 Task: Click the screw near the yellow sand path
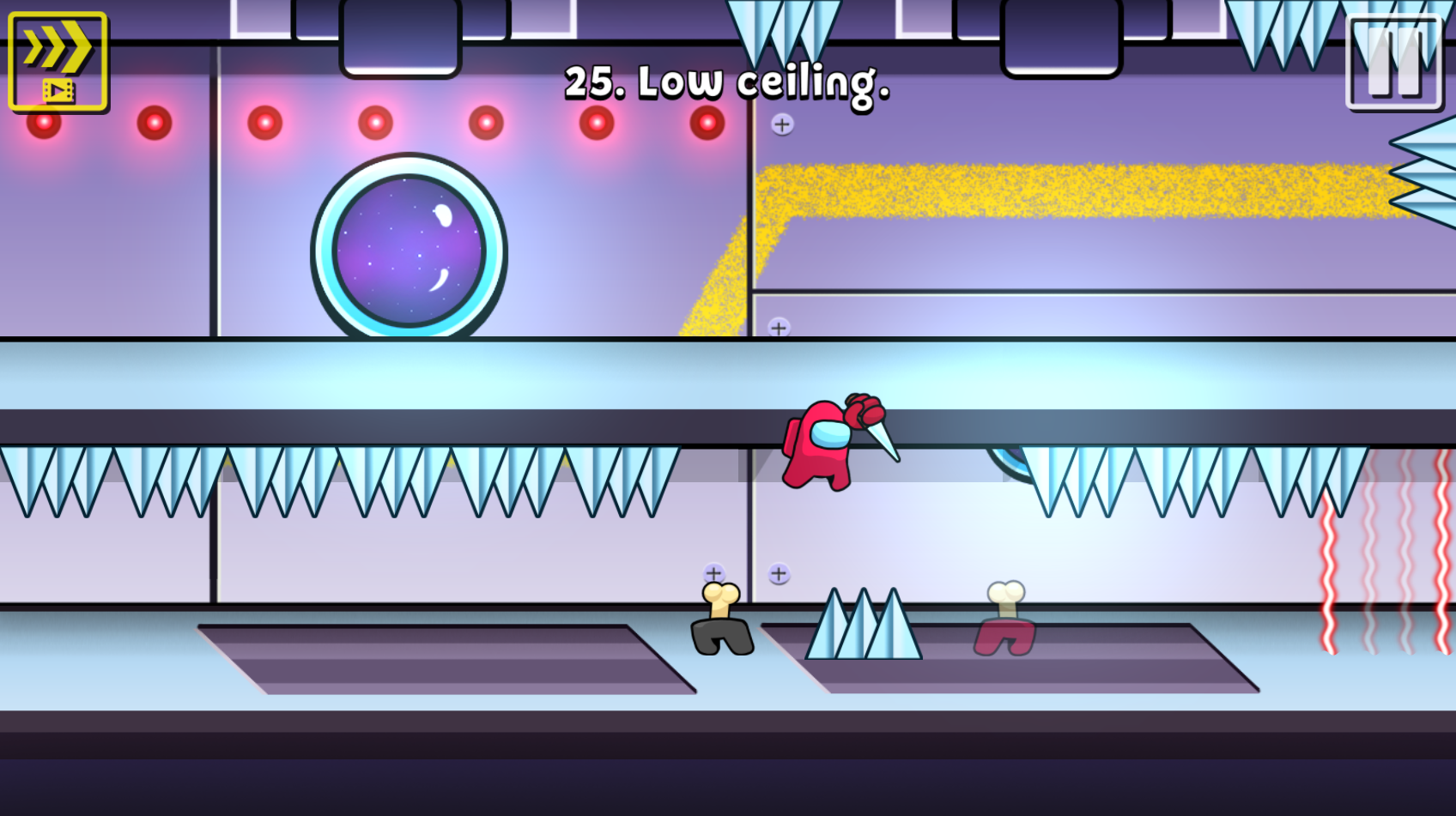pos(781,326)
